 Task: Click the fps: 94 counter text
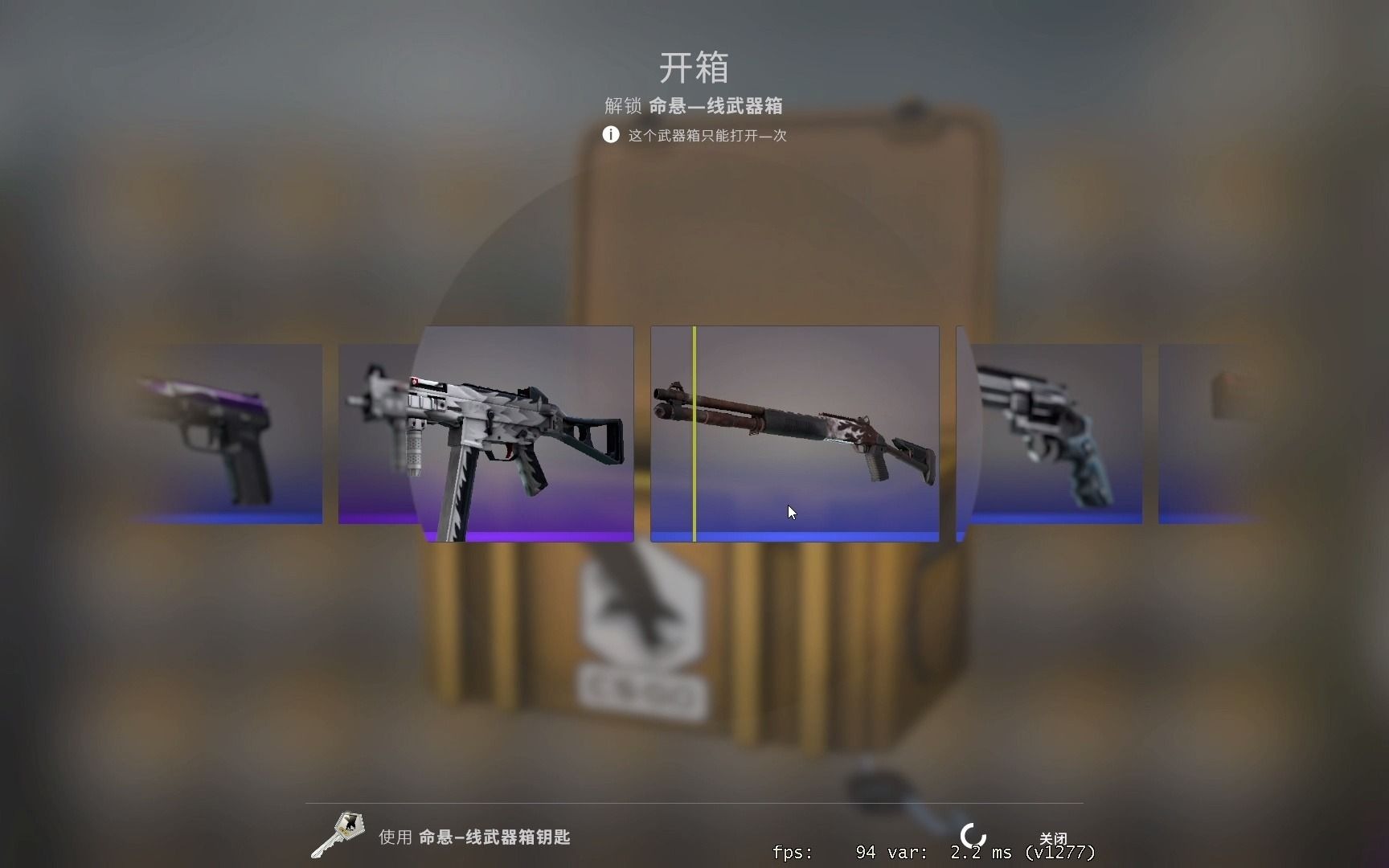click(x=828, y=852)
